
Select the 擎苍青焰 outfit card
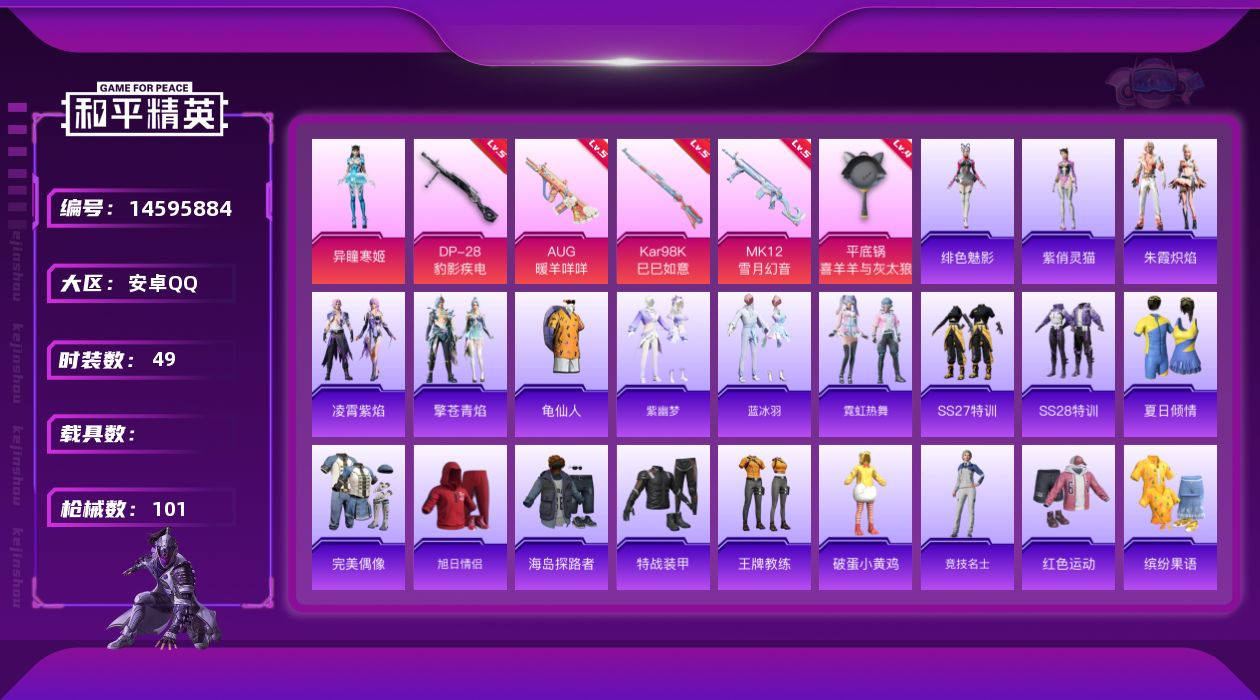(x=460, y=364)
